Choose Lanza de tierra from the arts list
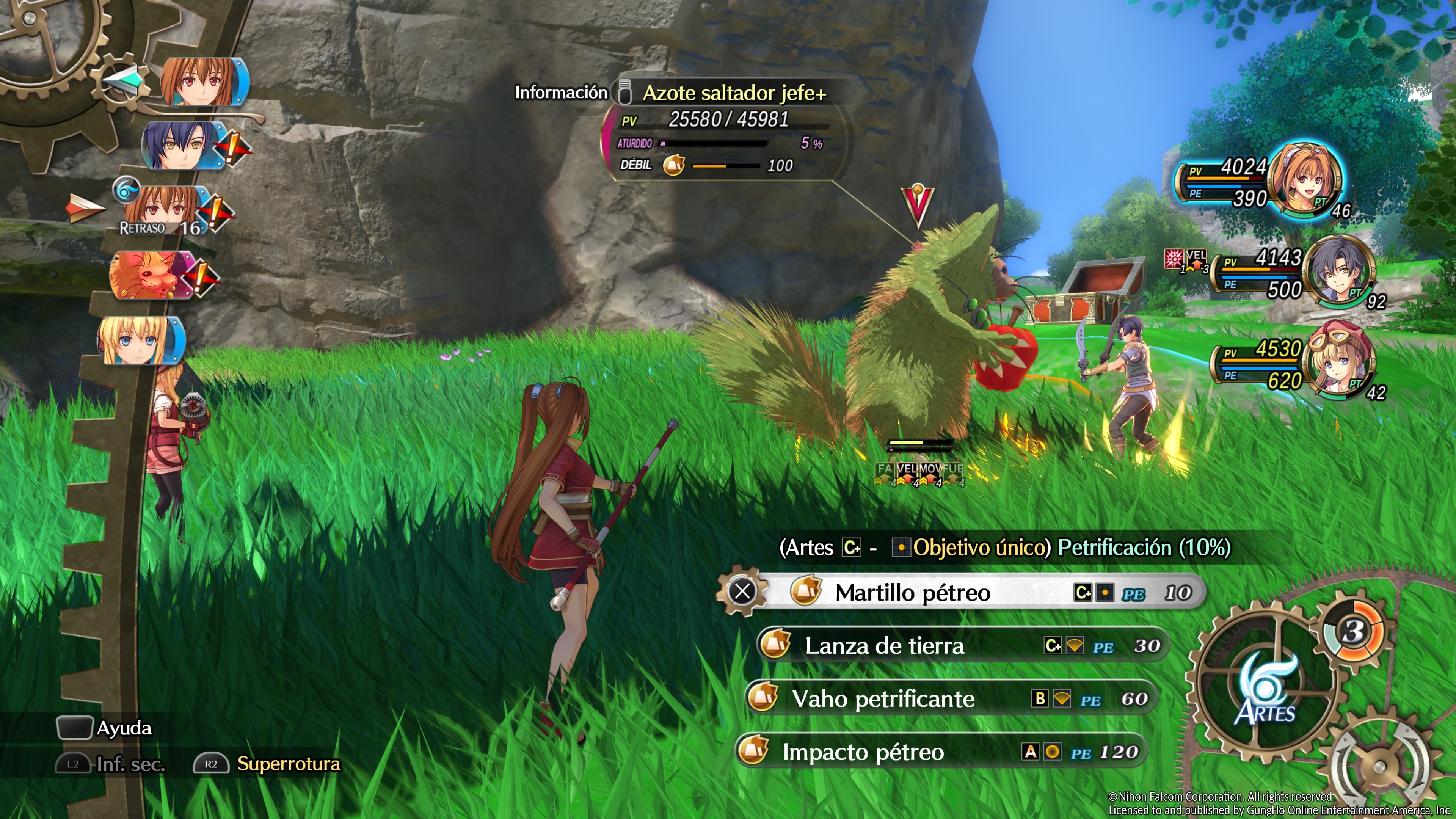 click(x=961, y=645)
